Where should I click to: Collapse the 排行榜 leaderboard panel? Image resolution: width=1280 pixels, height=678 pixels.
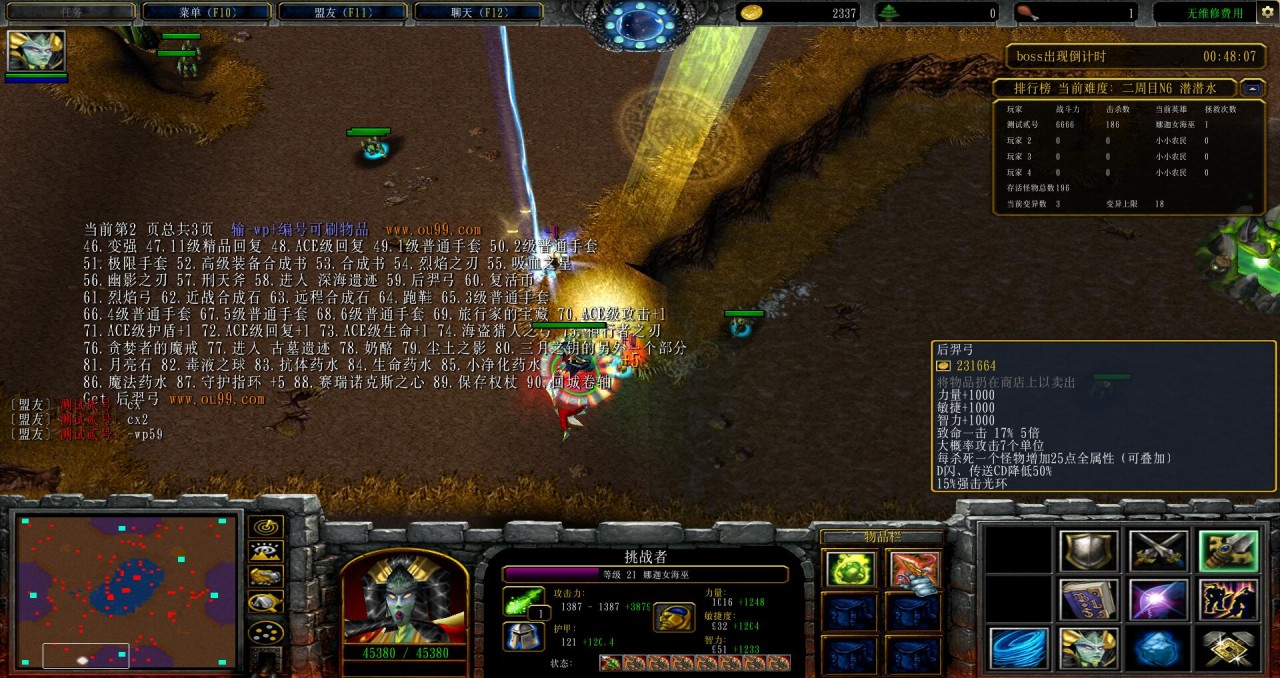point(1254,89)
